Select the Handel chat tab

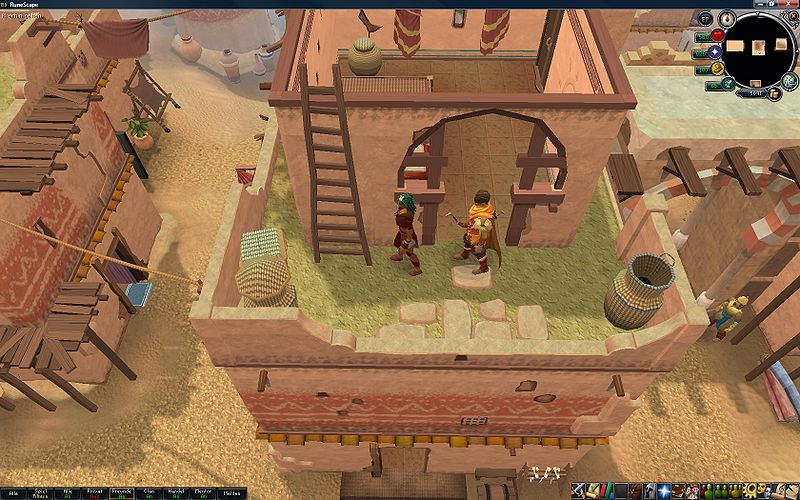tap(177, 493)
